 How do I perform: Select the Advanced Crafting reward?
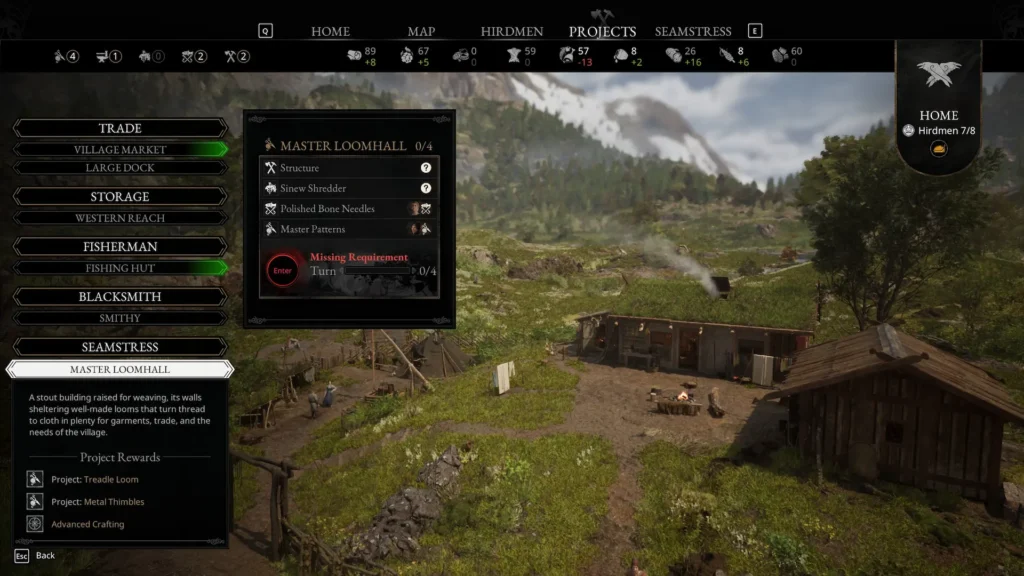pos(87,524)
